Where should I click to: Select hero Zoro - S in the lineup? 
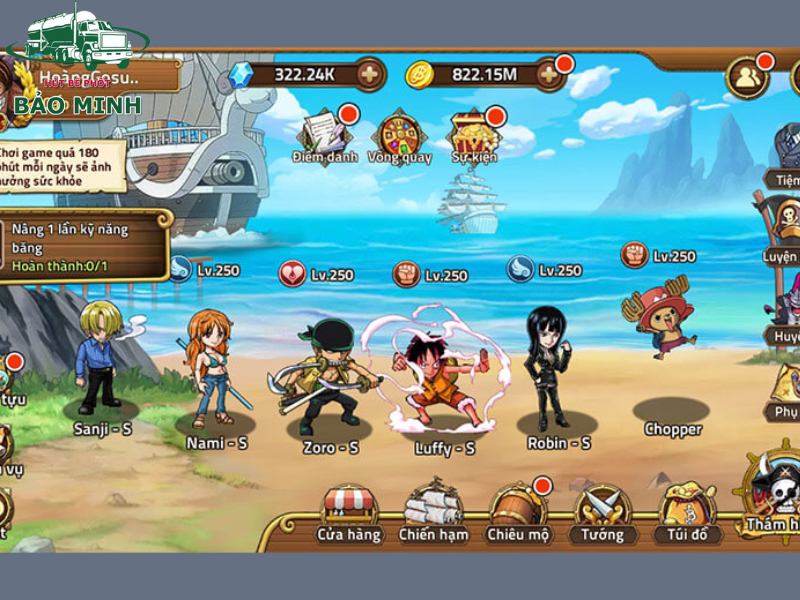329,380
